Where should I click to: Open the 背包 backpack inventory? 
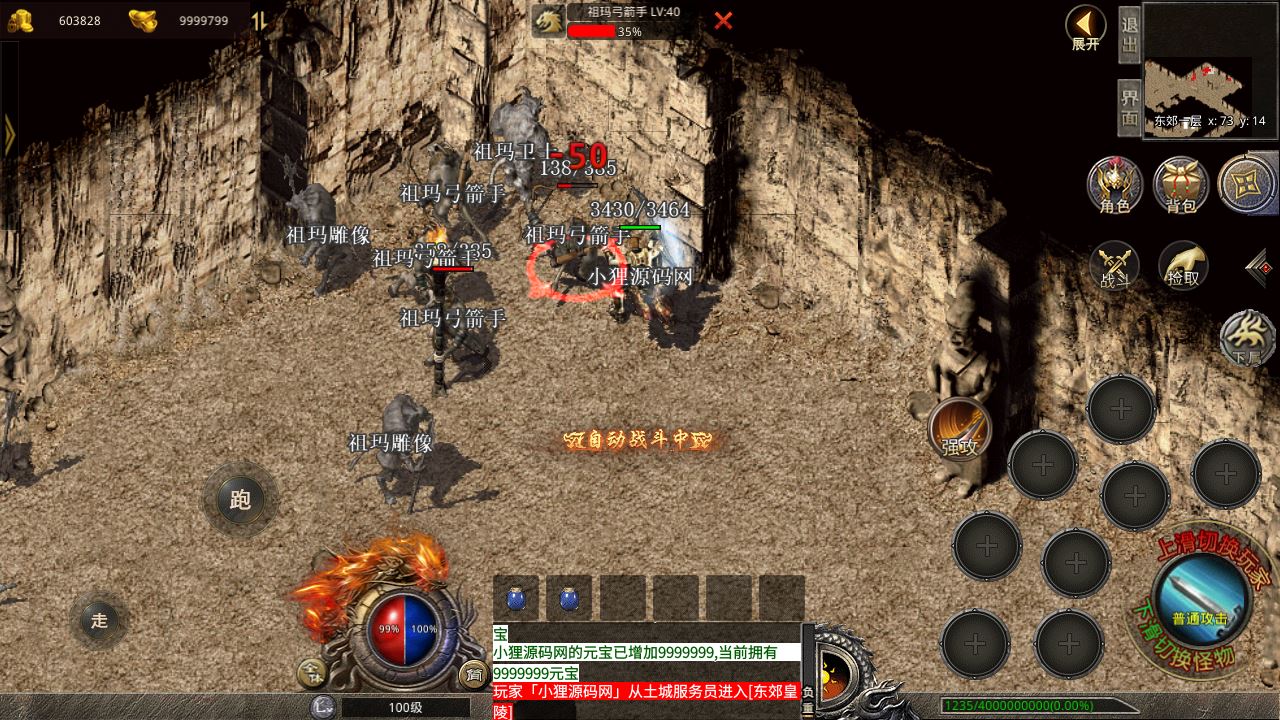1181,184
